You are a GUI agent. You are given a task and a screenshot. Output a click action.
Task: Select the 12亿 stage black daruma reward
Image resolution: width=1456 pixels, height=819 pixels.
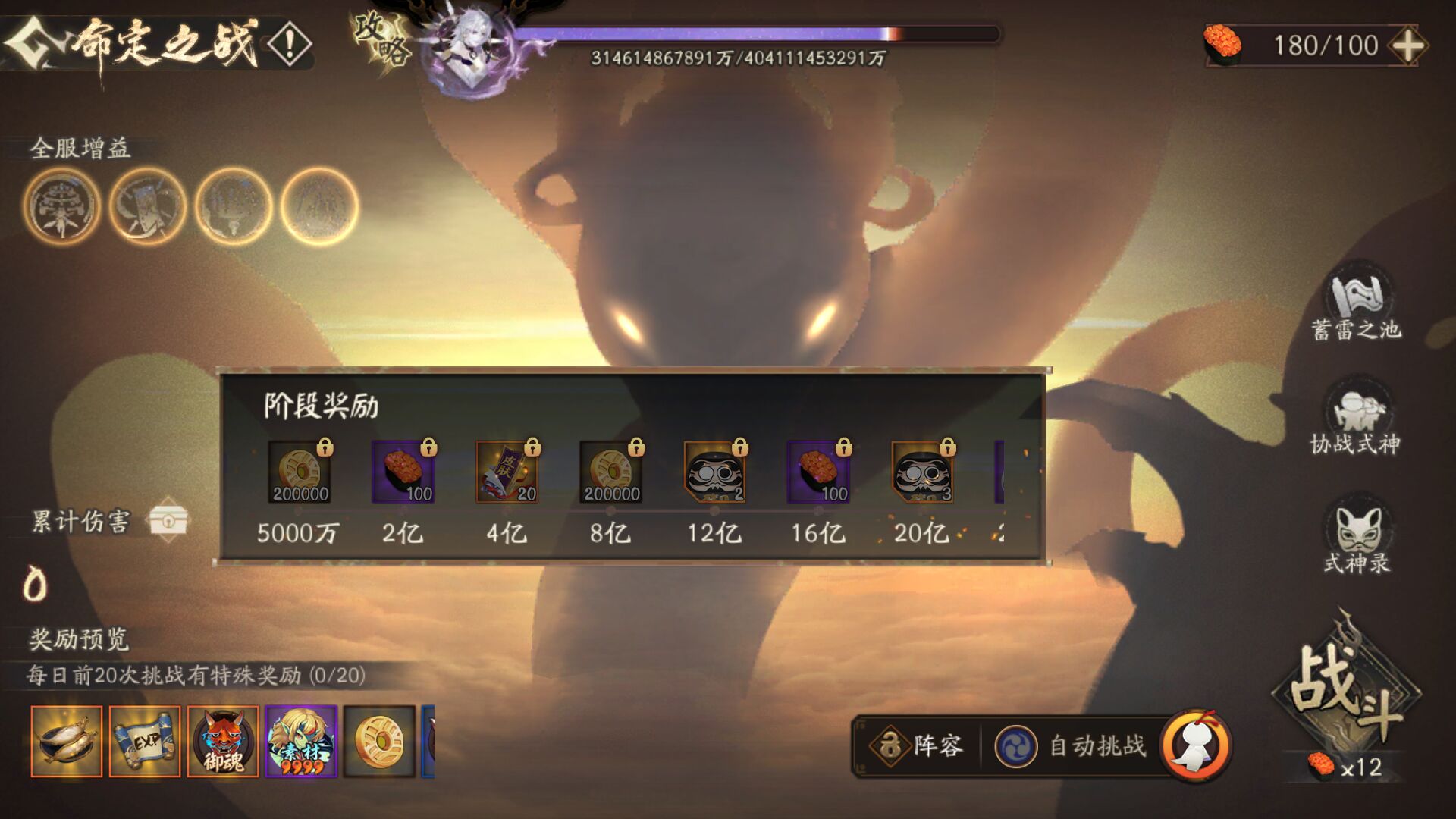714,472
